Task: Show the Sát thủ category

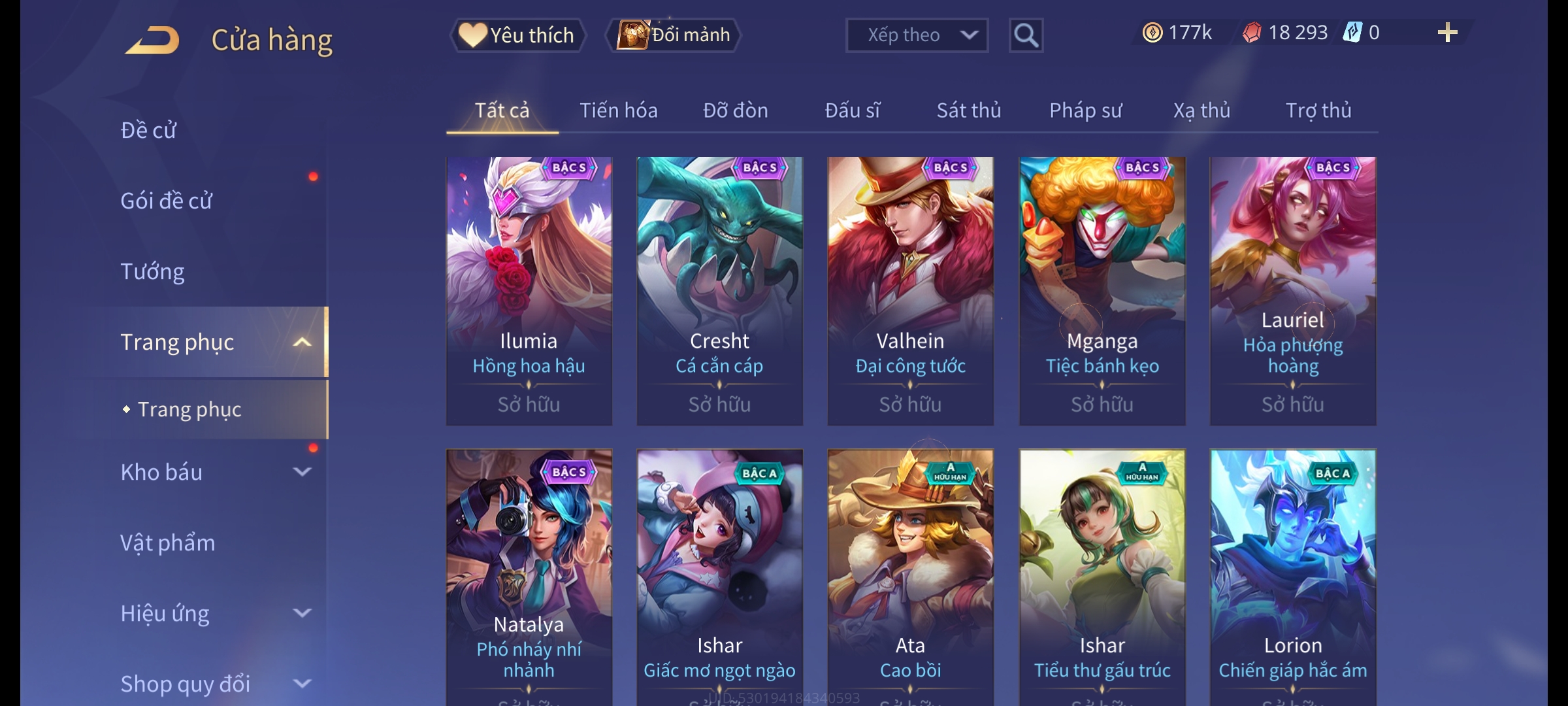Action: click(x=968, y=110)
